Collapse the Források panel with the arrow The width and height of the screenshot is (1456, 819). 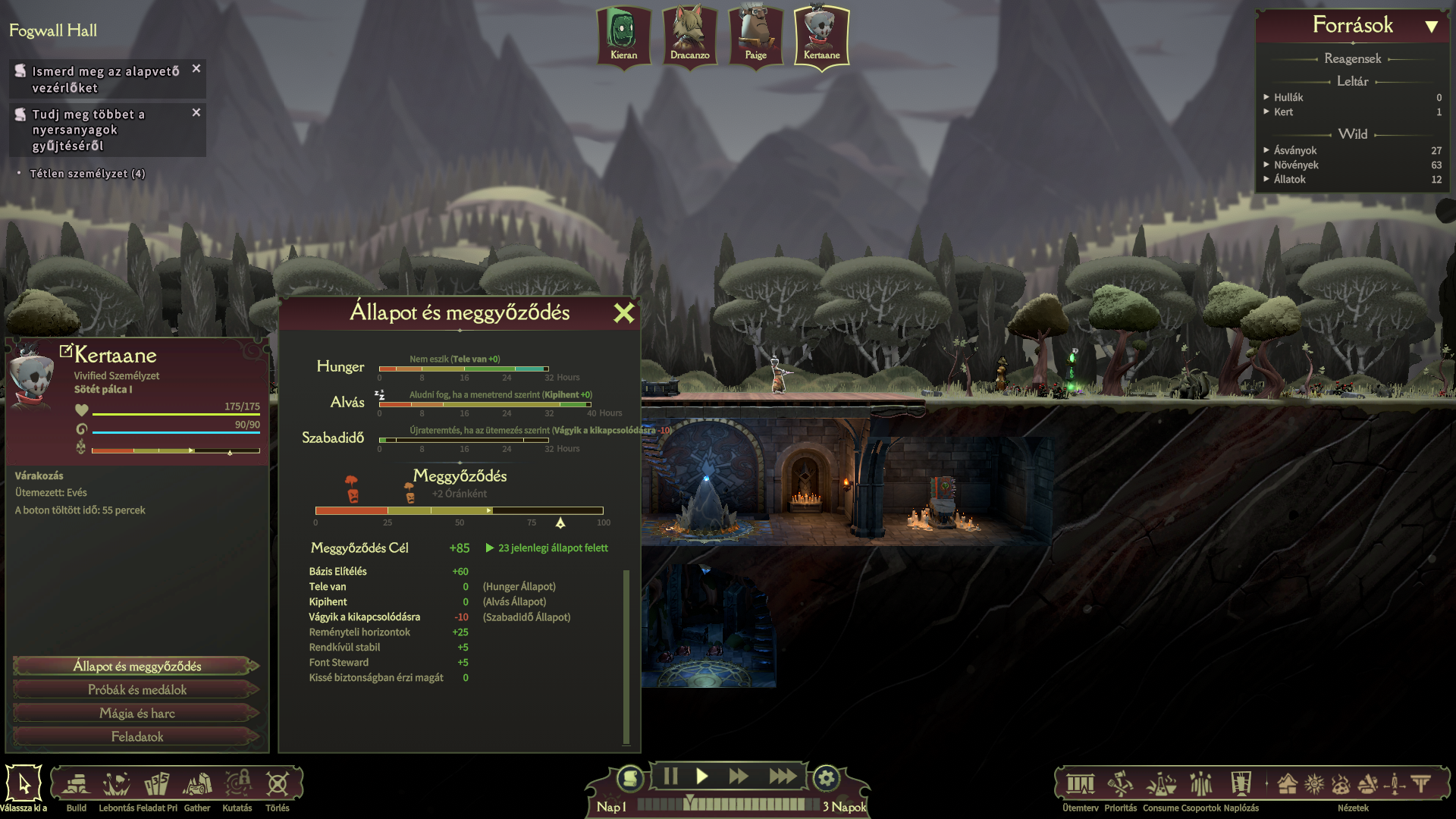(x=1431, y=27)
